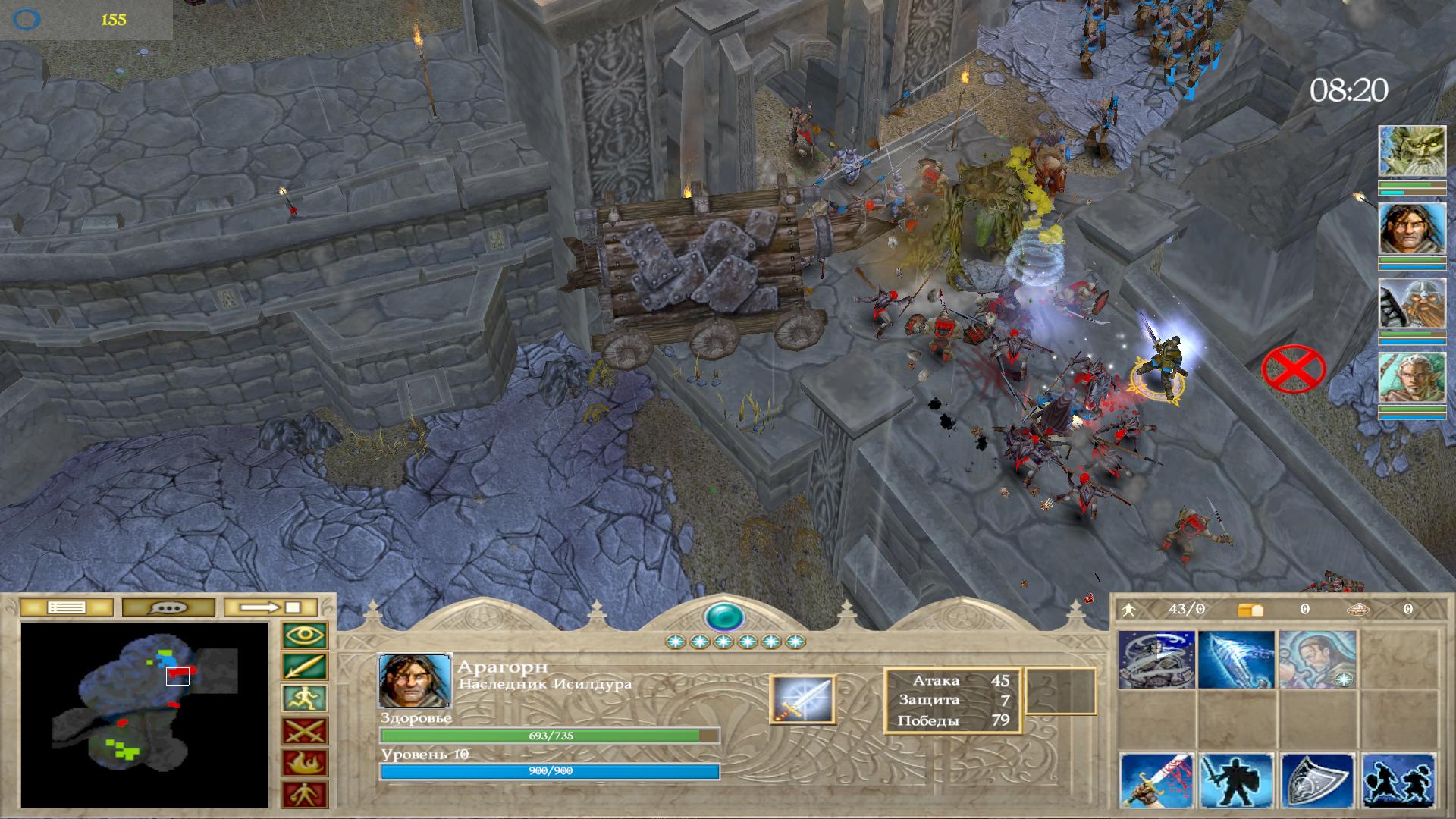Toggle the eye icon command

click(x=305, y=635)
